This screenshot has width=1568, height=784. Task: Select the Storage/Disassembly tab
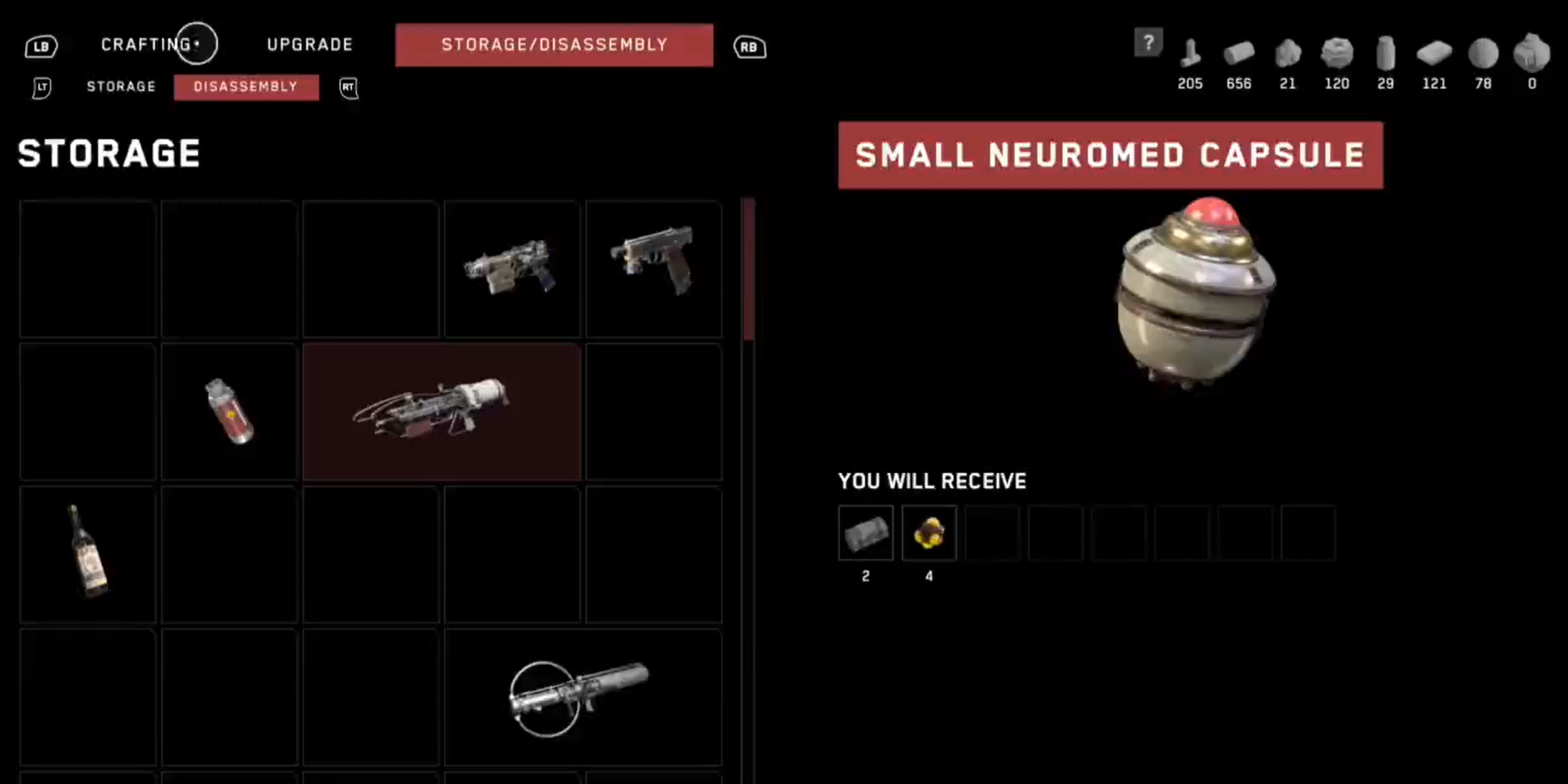pos(554,45)
